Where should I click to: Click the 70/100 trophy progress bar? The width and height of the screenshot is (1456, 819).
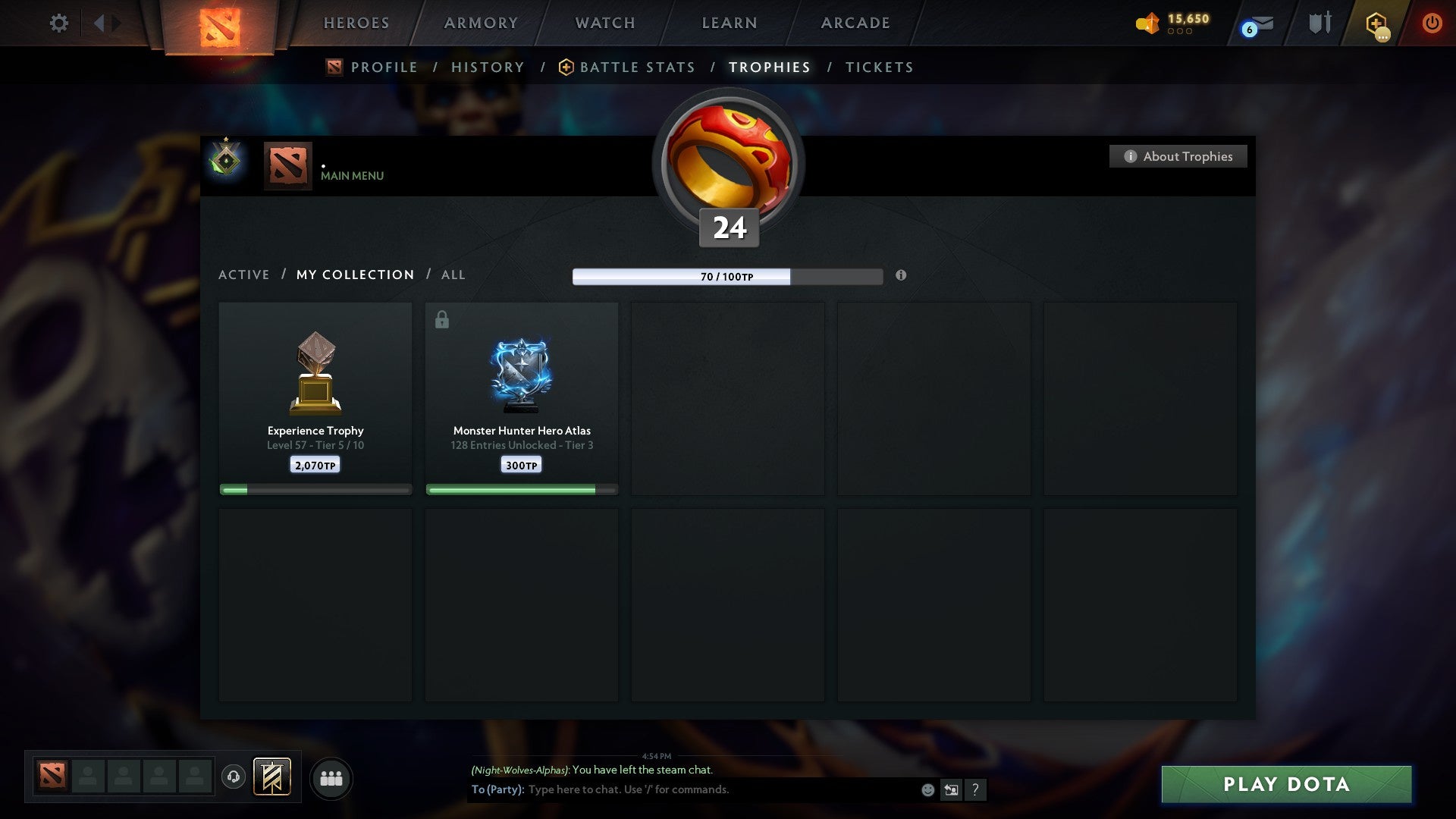[x=727, y=277]
